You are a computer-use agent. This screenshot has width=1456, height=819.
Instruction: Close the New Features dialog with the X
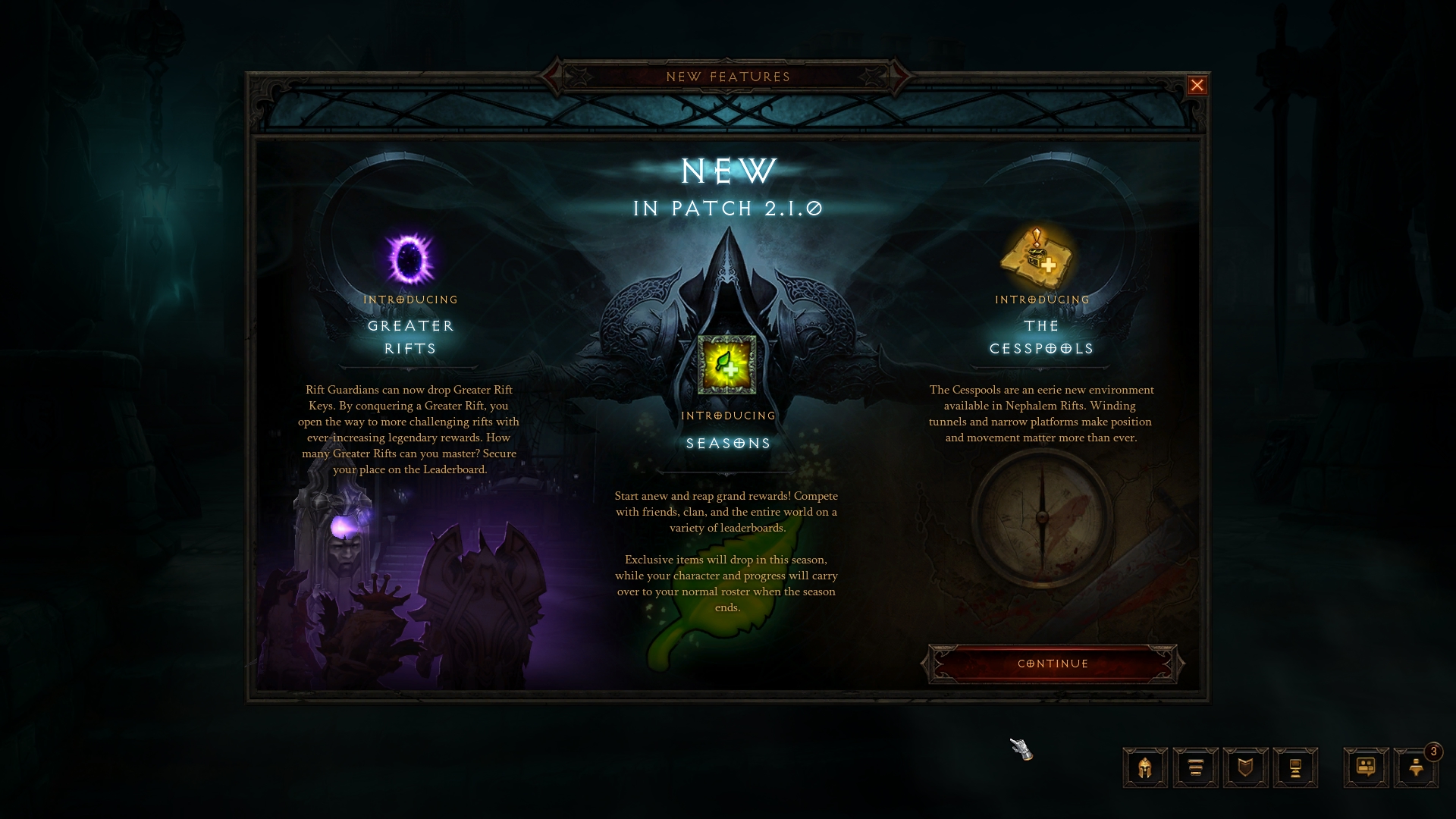(x=1198, y=86)
